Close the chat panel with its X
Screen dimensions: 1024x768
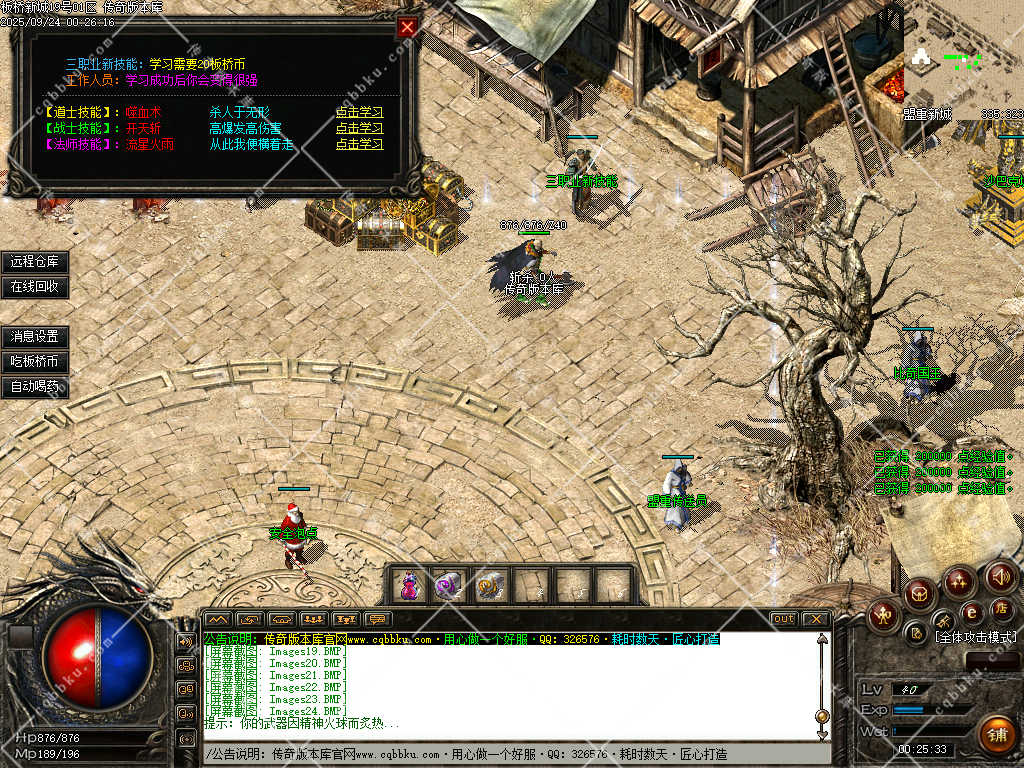click(x=815, y=619)
